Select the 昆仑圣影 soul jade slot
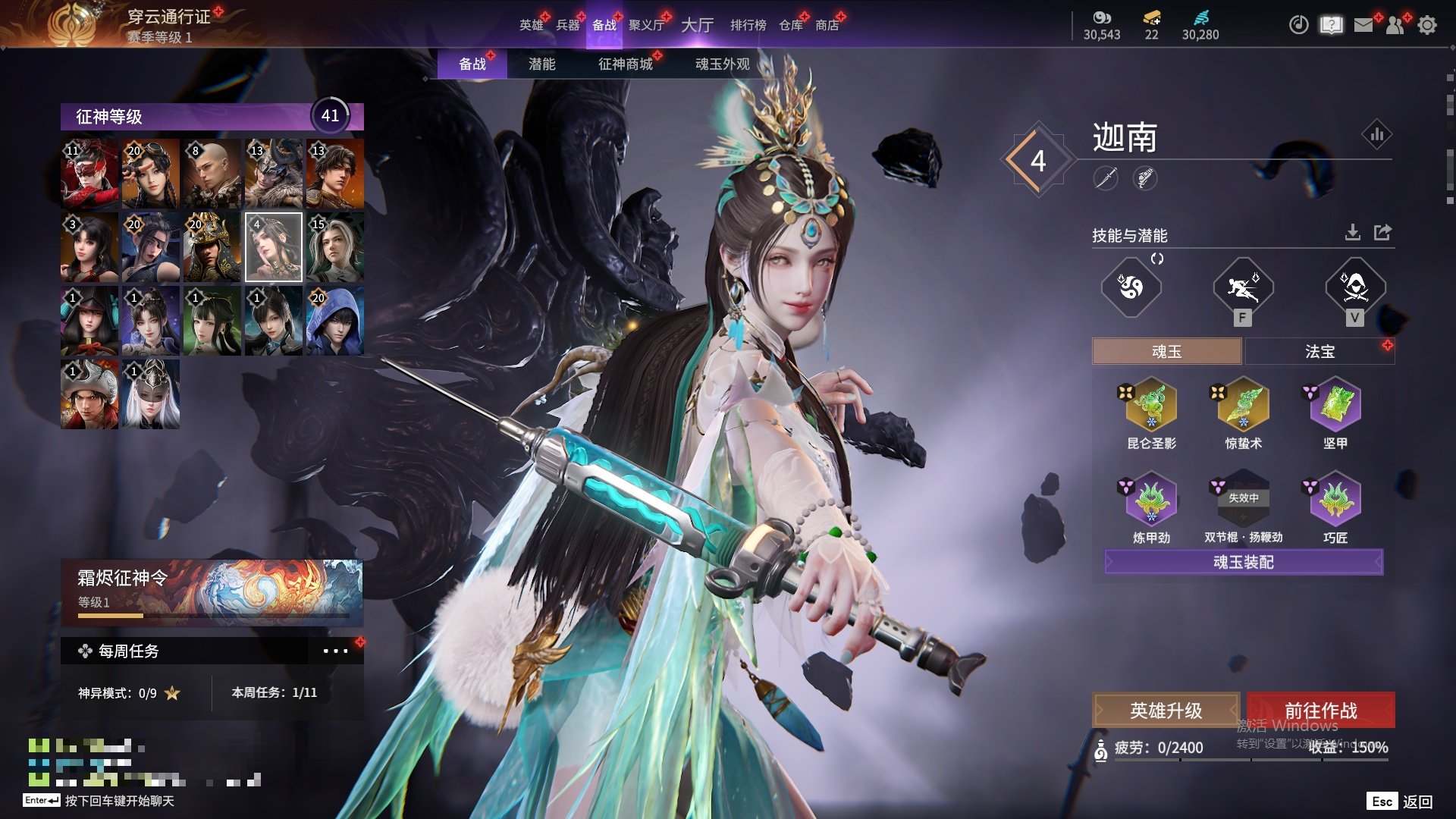 point(1151,405)
